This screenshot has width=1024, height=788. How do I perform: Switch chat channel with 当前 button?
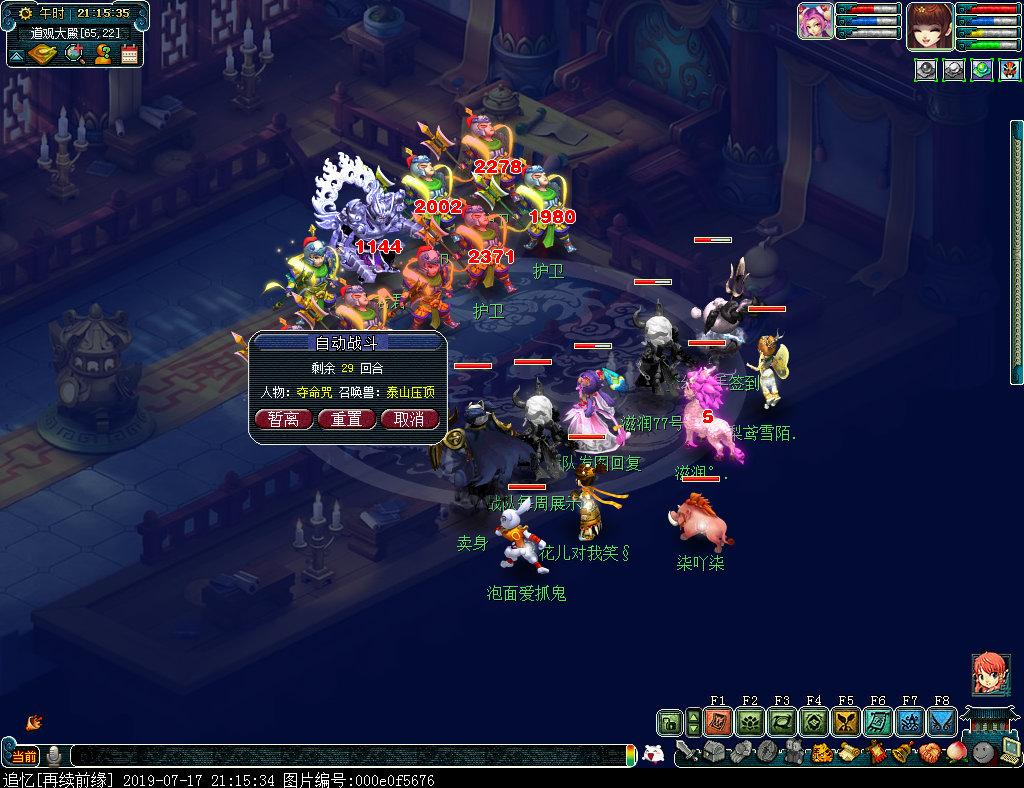pos(23,755)
